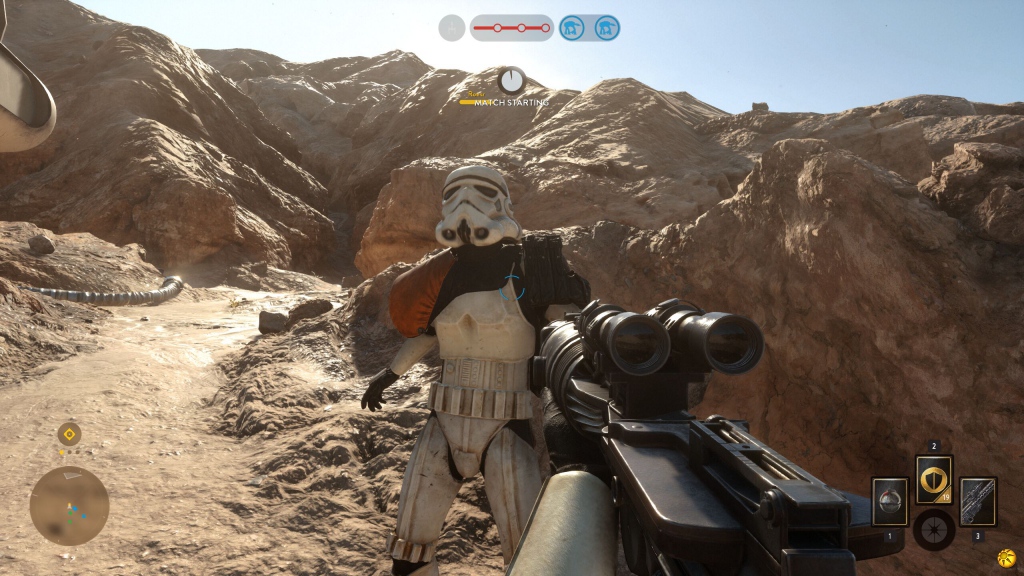Click the Y-wing icon in objective tracker
This screenshot has width=1024, height=576.
coord(452,28)
